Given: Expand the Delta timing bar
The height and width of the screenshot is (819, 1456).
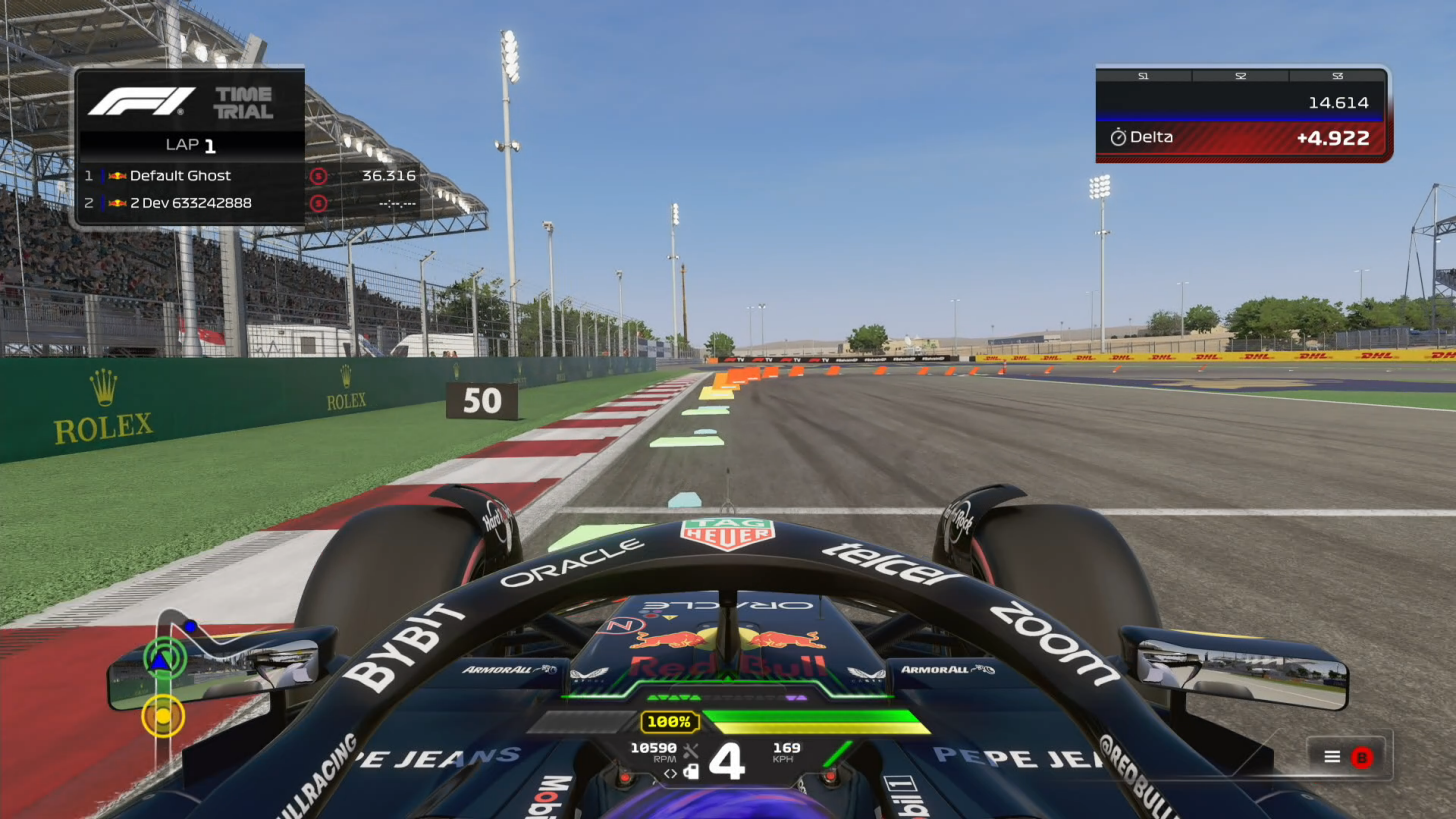Looking at the screenshot, I should (1240, 138).
